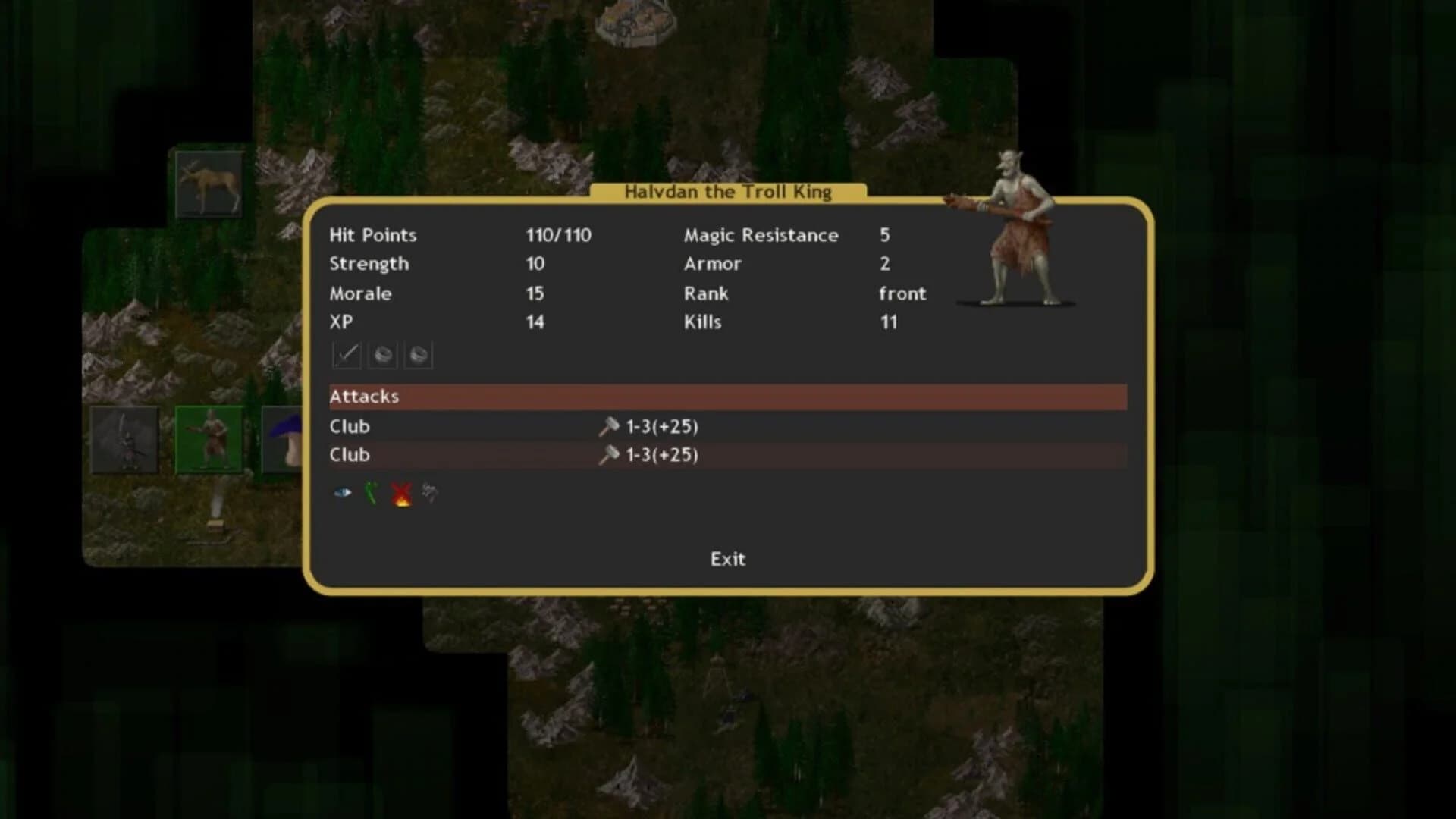Screen dimensions: 1456x819
Task: Click the Kills stat value of 11
Action: [x=887, y=322]
